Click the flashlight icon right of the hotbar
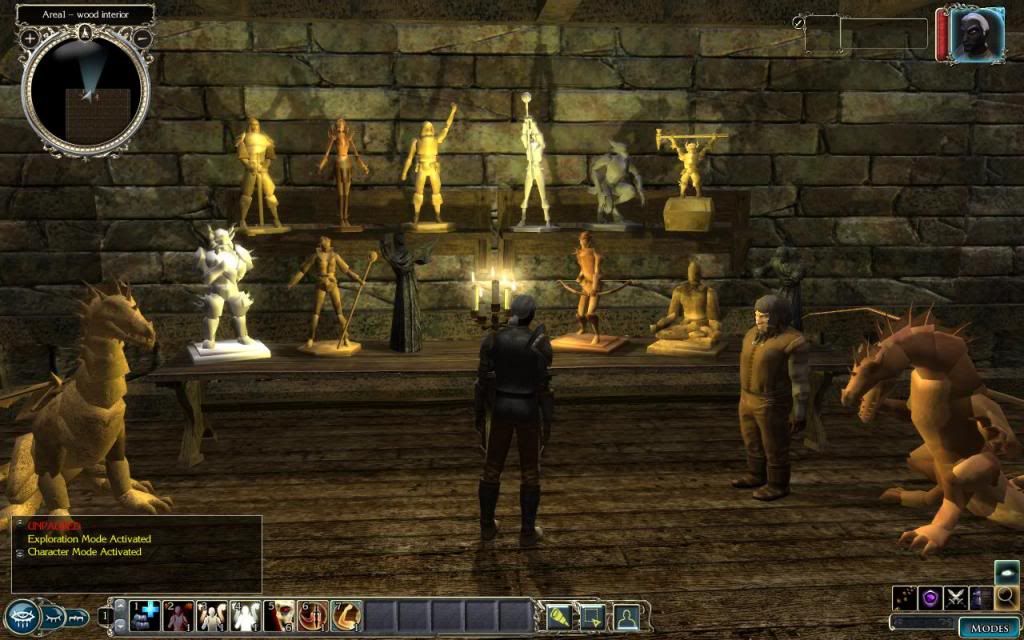The image size is (1024, 640). pyautogui.click(x=557, y=615)
